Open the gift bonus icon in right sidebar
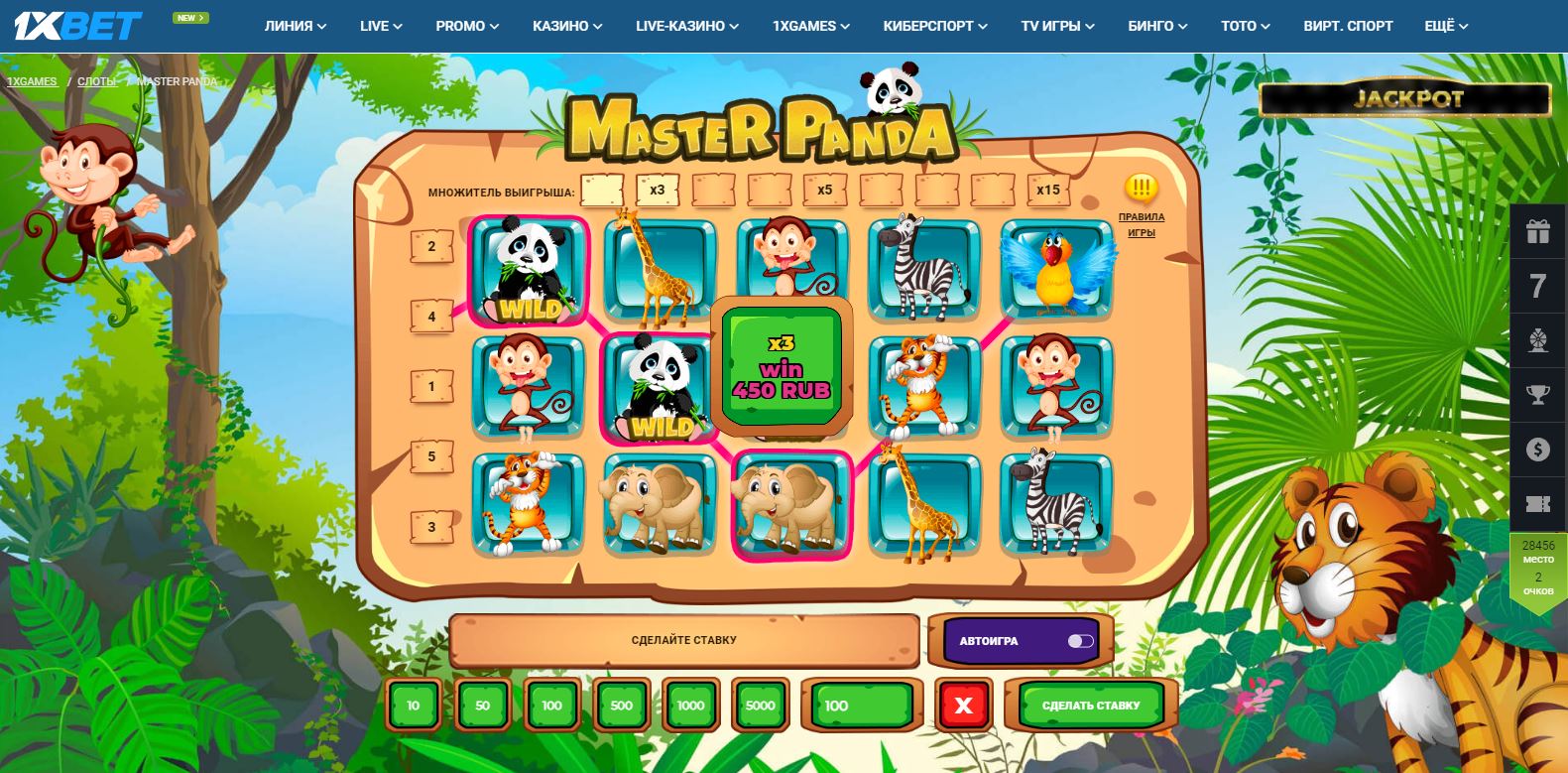Image resolution: width=1568 pixels, height=773 pixels. point(1538,231)
